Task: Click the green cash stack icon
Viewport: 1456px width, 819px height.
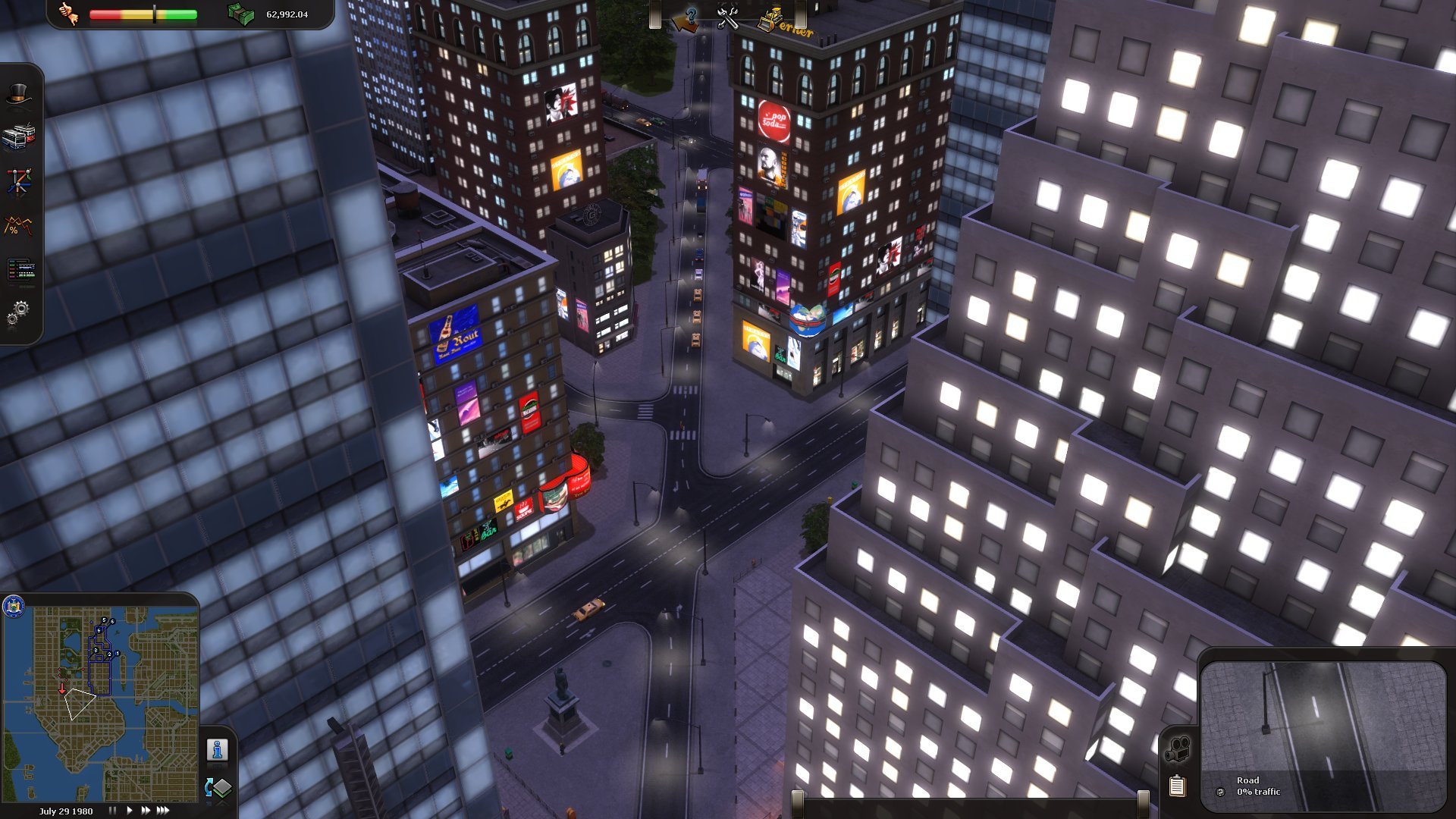Action: (241, 14)
